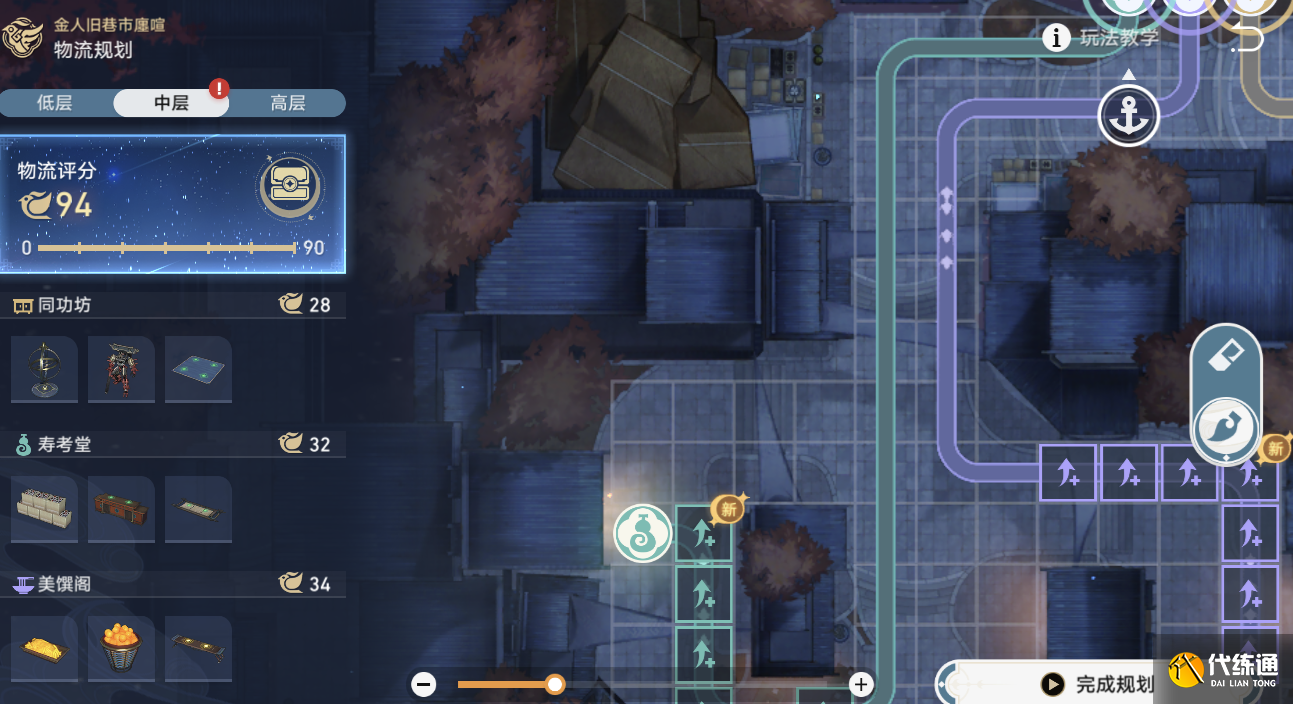This screenshot has width=1293, height=704.
Task: Select the gold ingot tray in 美馔阁
Action: click(x=44, y=649)
